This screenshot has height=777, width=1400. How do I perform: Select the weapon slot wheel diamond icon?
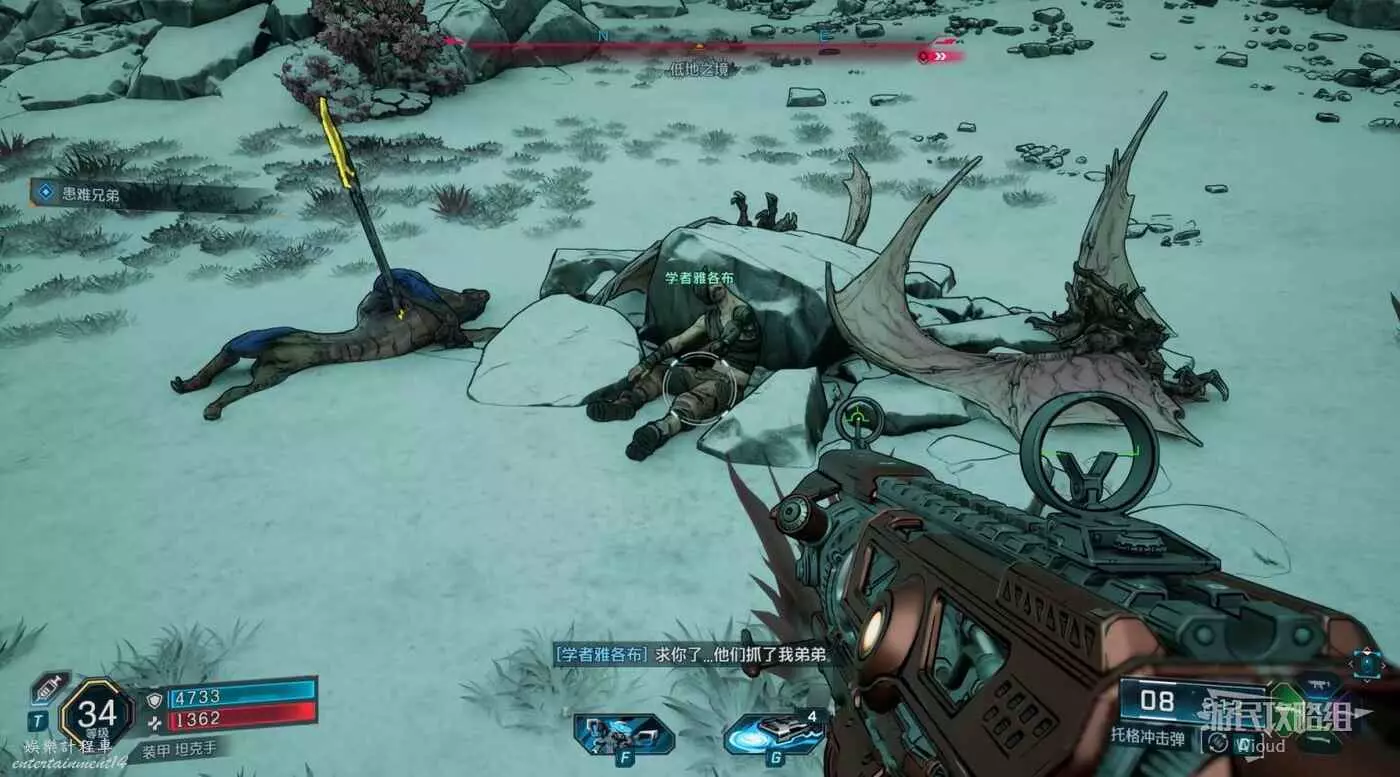pos(1366,664)
